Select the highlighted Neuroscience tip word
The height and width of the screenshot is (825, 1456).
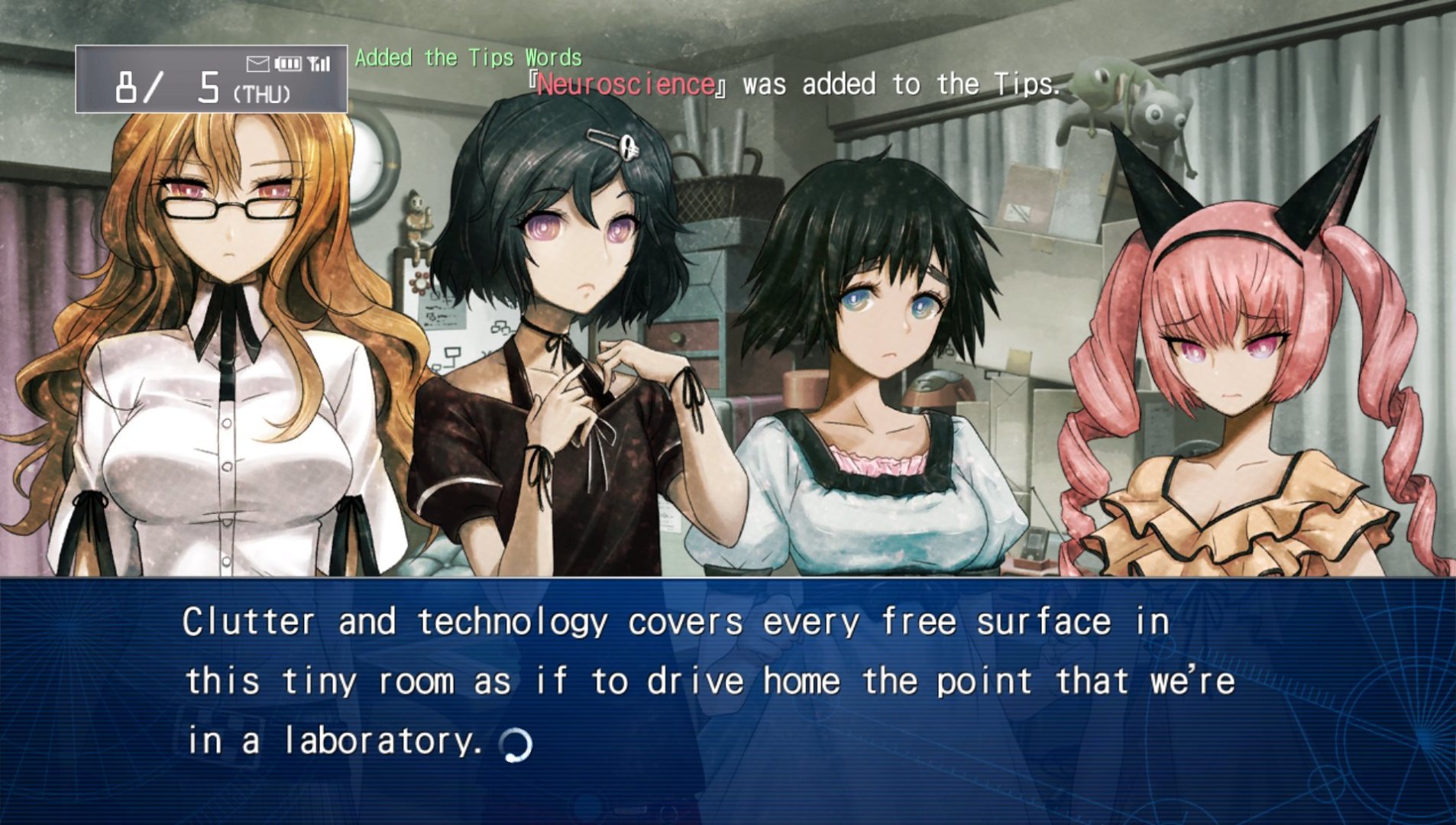[626, 84]
